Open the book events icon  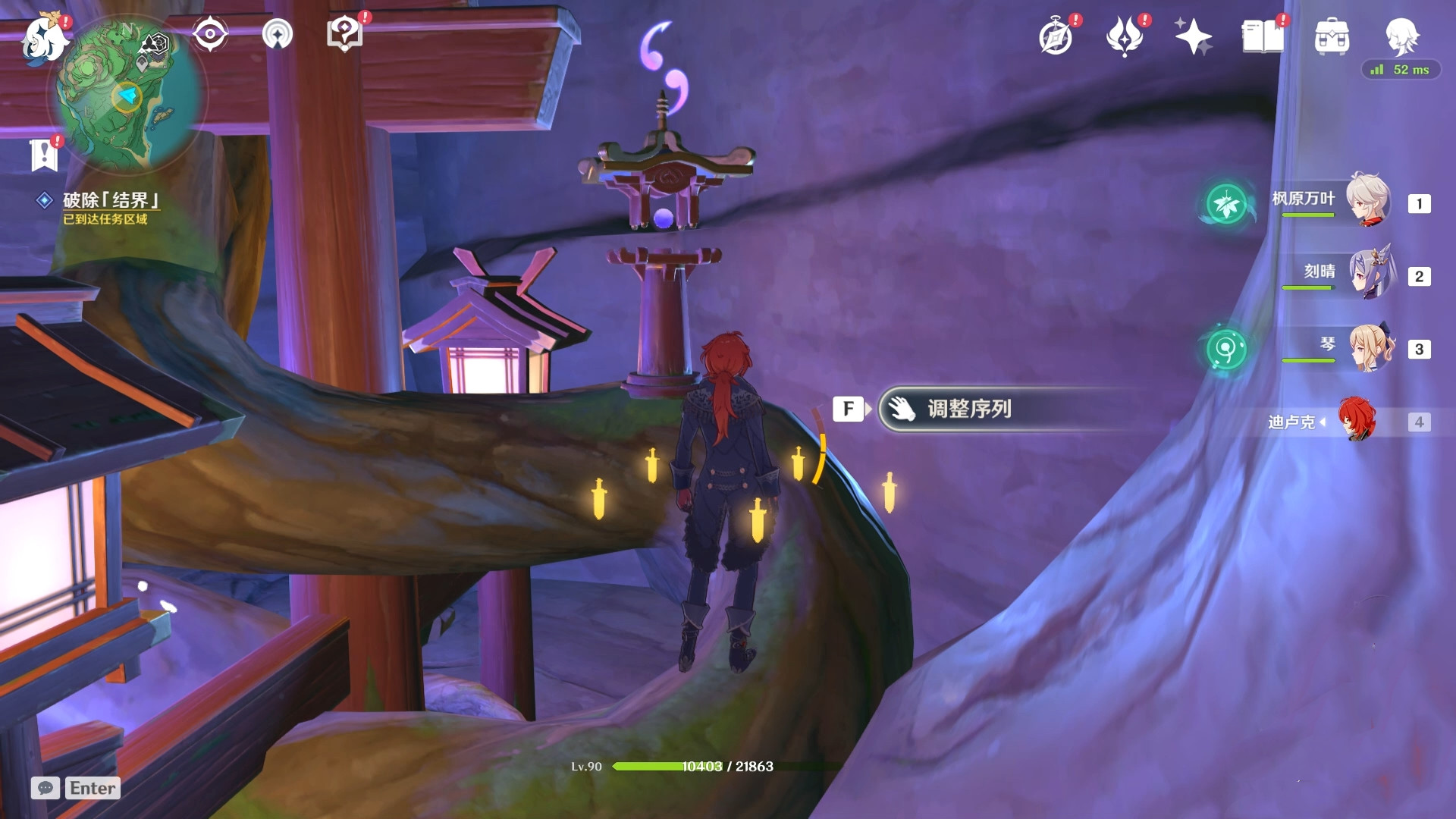point(1262,36)
